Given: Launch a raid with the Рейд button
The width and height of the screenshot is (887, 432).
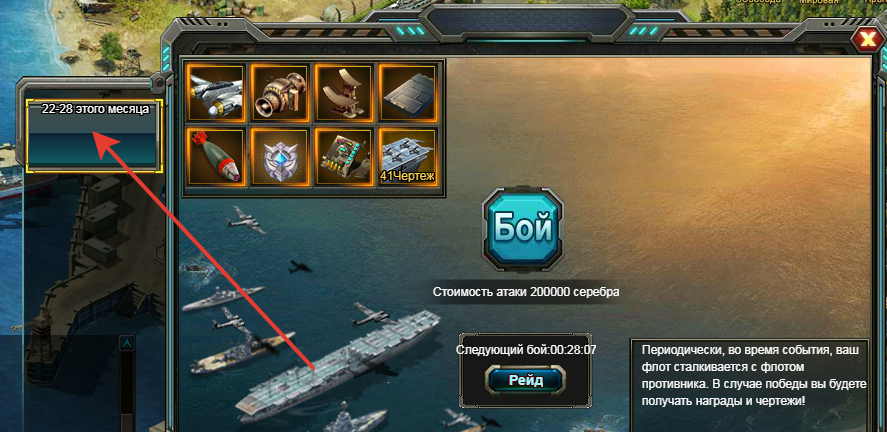Looking at the screenshot, I should [x=525, y=380].
